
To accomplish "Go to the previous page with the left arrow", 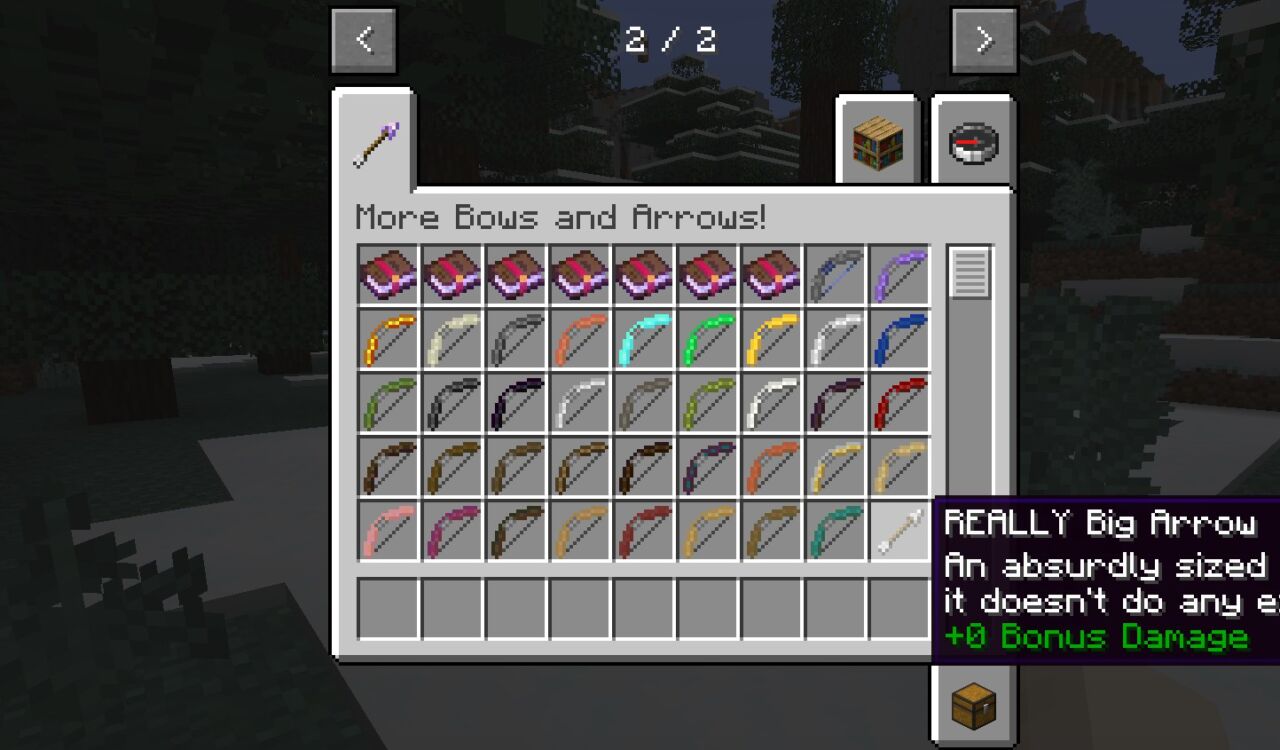I will [362, 40].
